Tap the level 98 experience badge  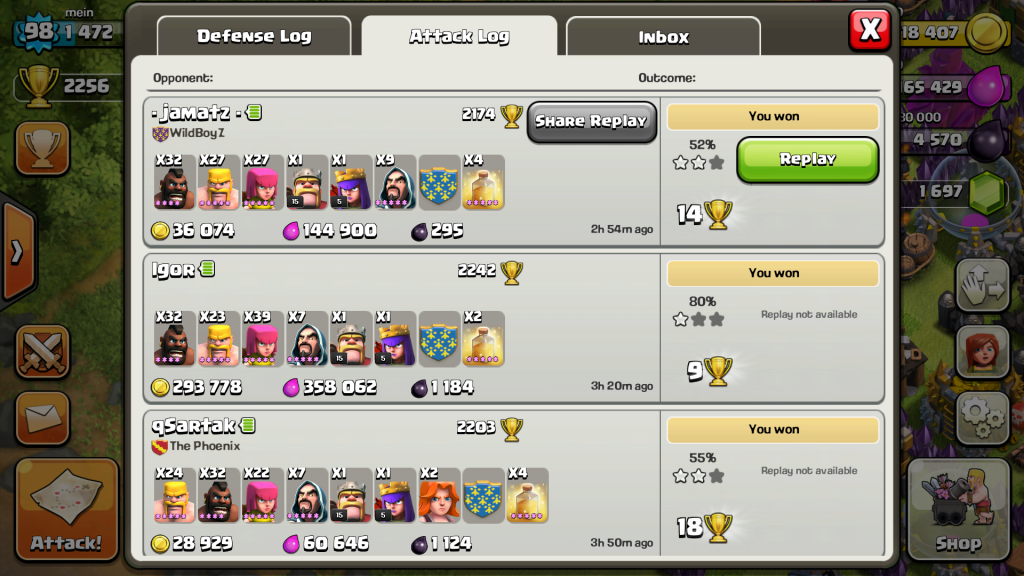click(37, 31)
